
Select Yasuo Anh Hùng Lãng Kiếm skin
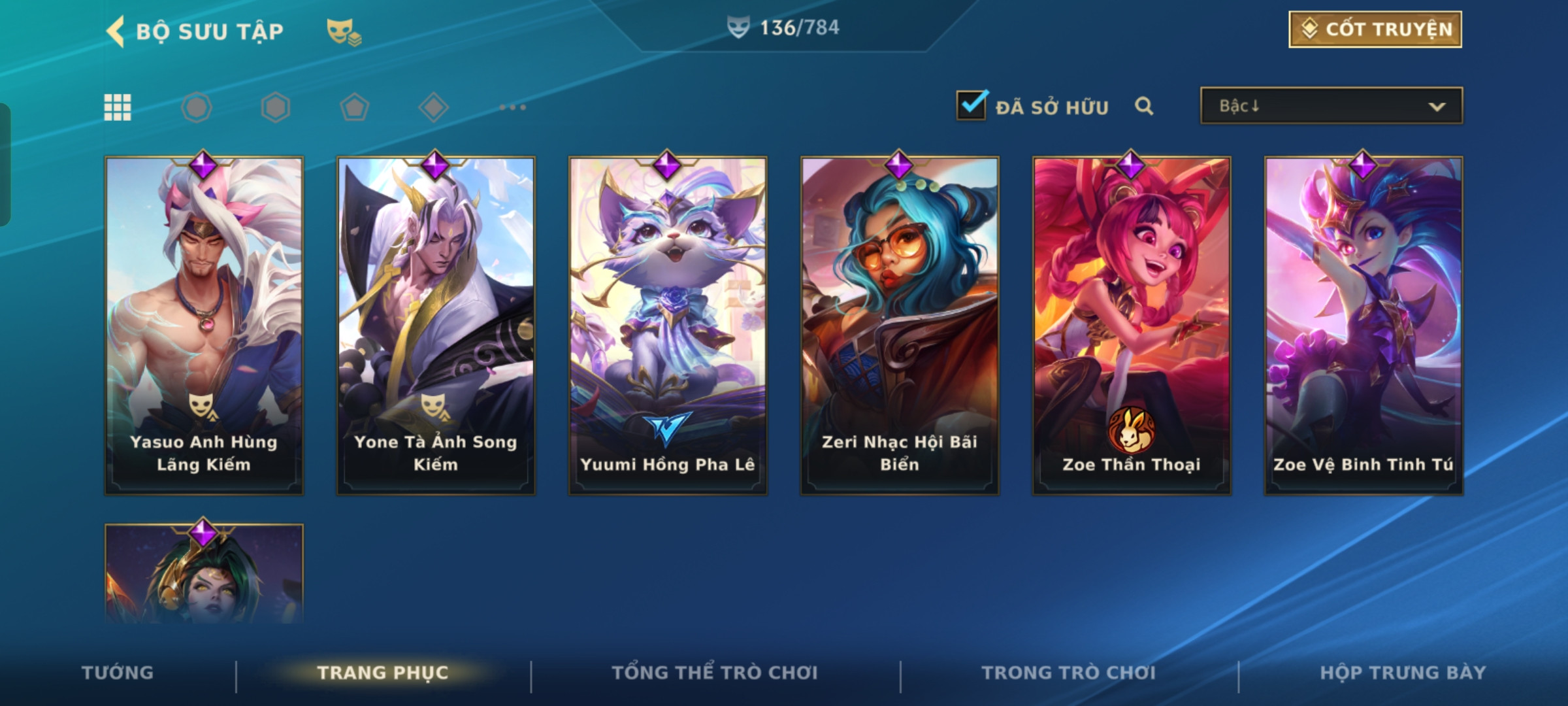point(204,325)
